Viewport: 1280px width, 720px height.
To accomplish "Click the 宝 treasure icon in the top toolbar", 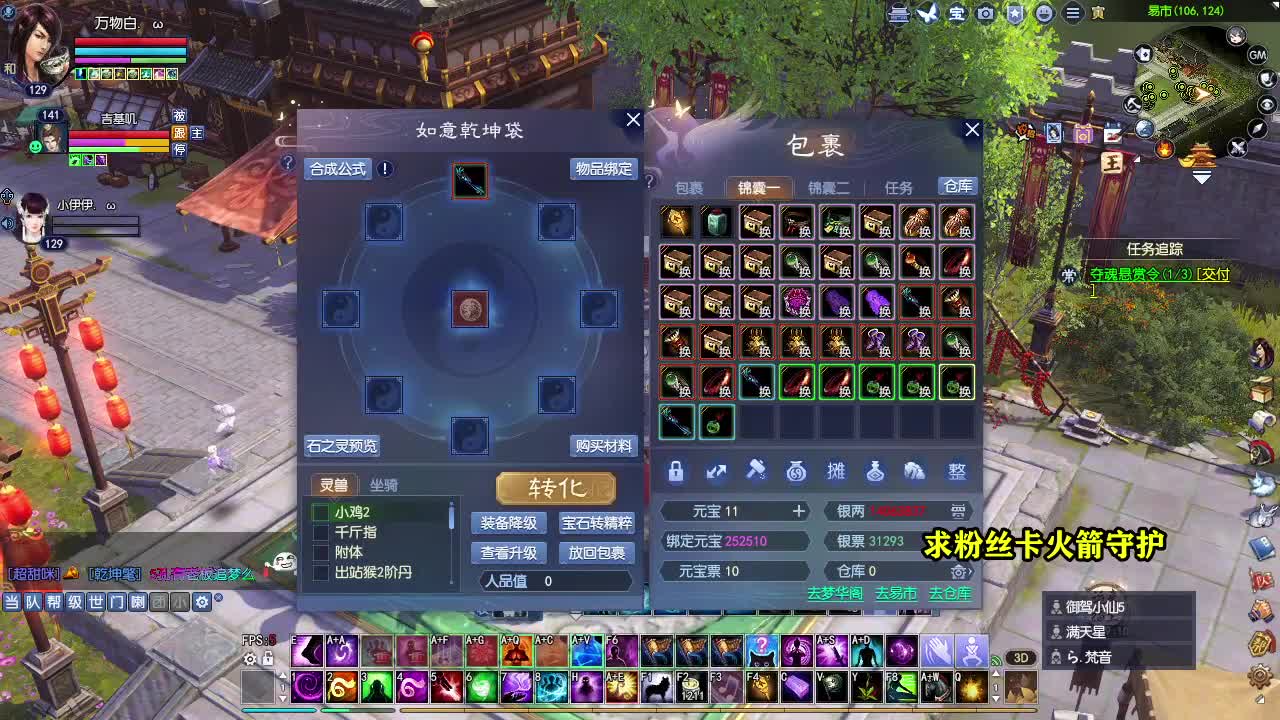I will coord(958,13).
